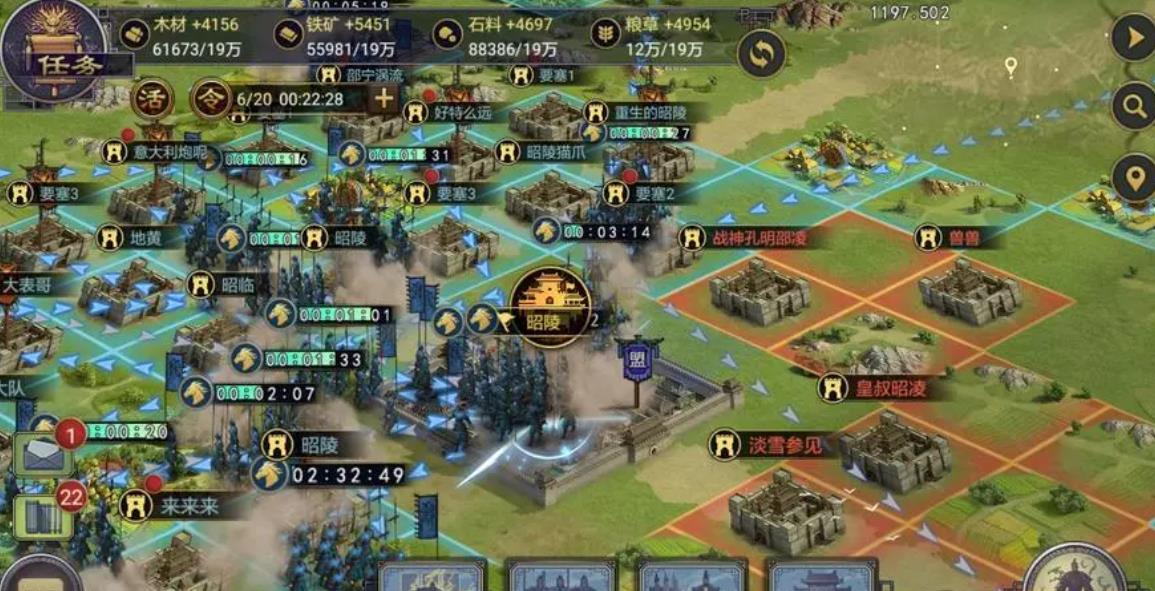
Task: Open the 任务 quest panel
Action: coord(53,50)
